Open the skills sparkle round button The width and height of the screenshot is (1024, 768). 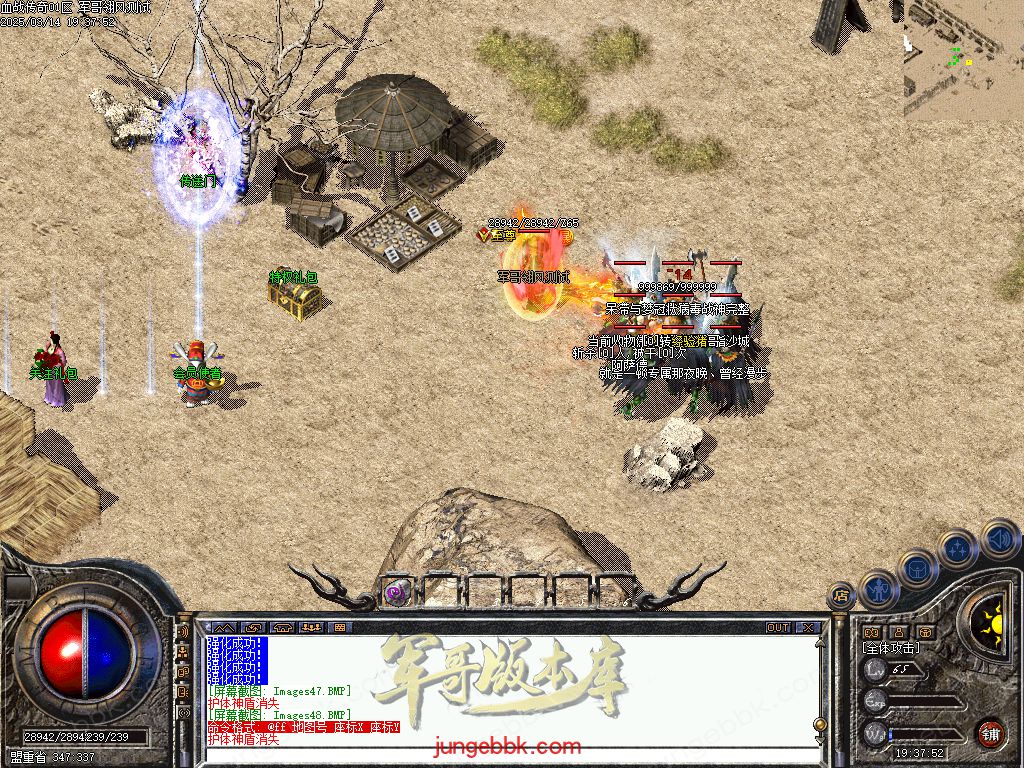point(958,548)
